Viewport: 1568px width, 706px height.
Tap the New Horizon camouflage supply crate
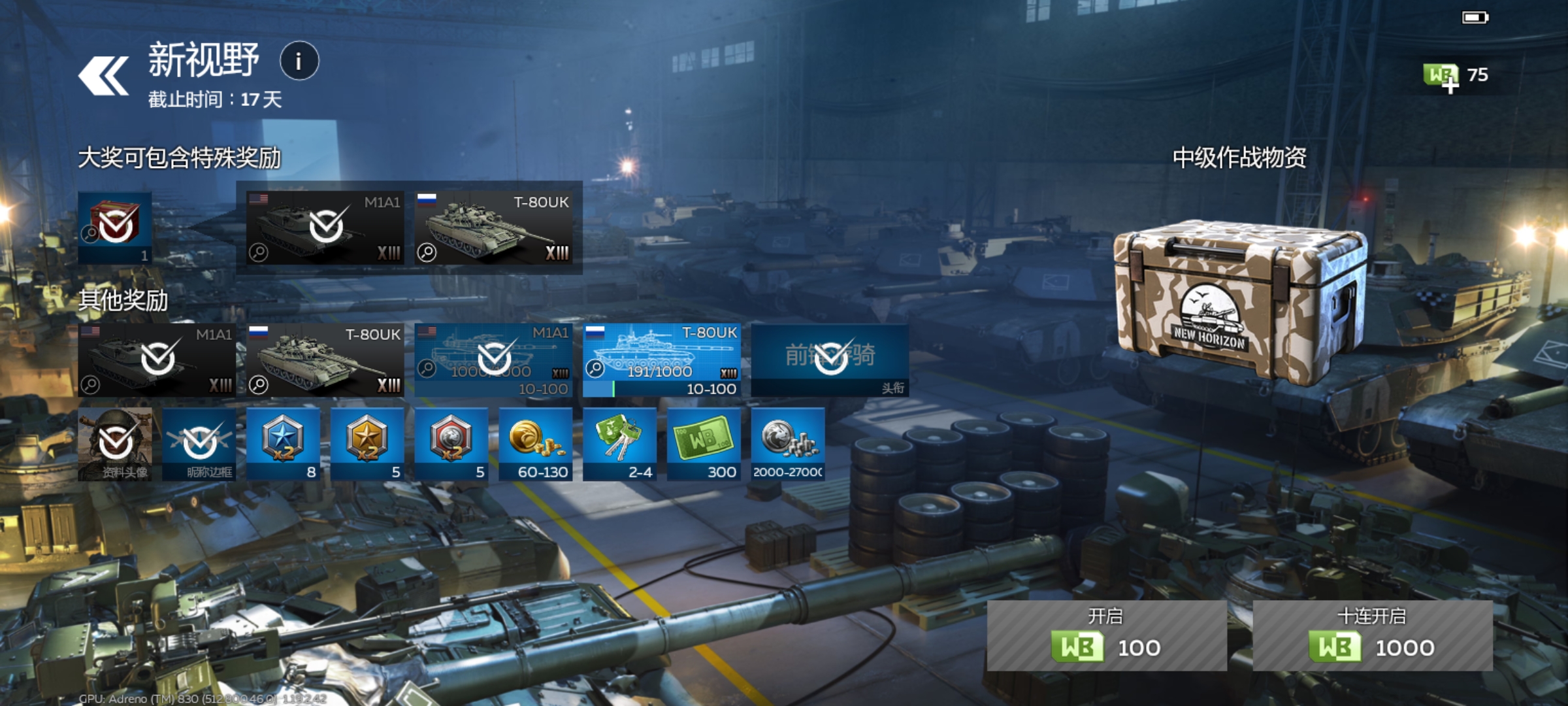tap(1239, 301)
